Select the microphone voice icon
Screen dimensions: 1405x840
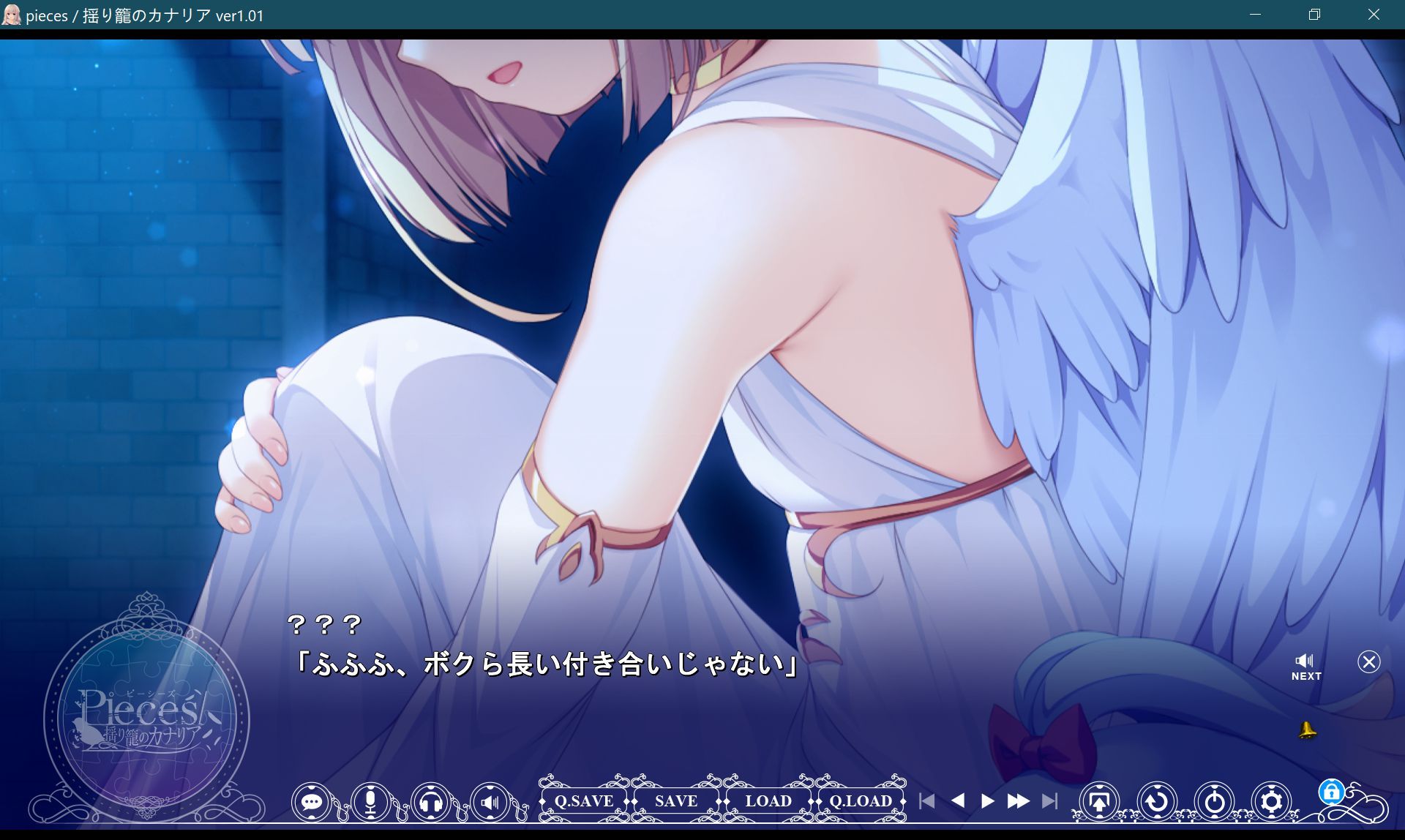pyautogui.click(x=372, y=802)
